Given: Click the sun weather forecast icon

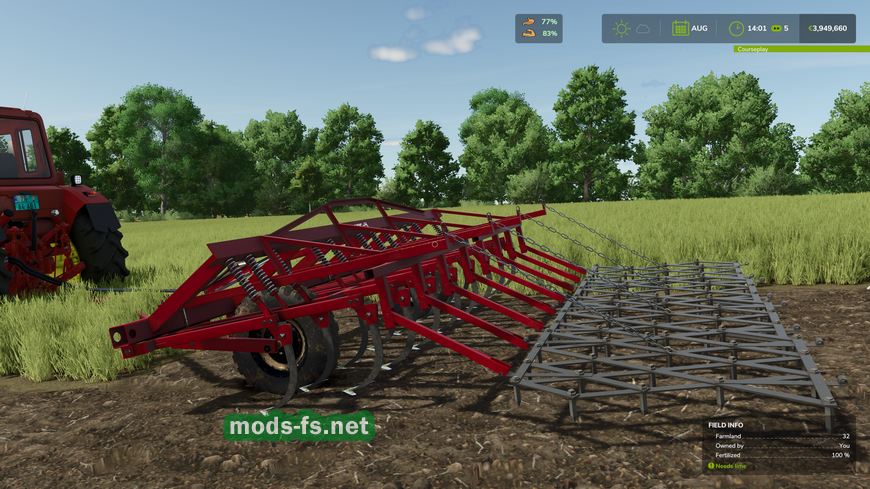Looking at the screenshot, I should pyautogui.click(x=622, y=28).
